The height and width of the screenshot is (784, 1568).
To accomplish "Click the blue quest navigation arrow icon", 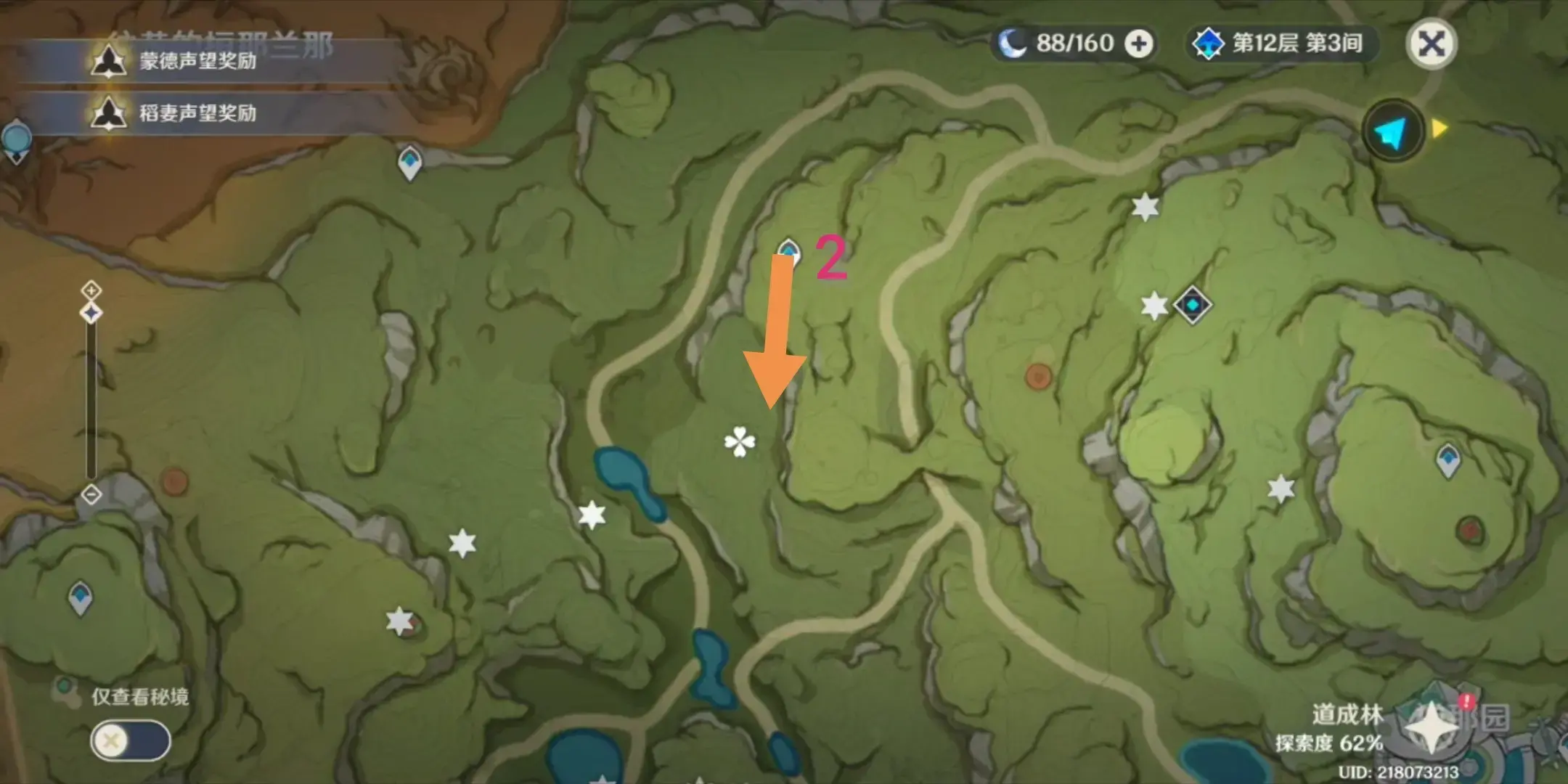I will coord(1392,132).
